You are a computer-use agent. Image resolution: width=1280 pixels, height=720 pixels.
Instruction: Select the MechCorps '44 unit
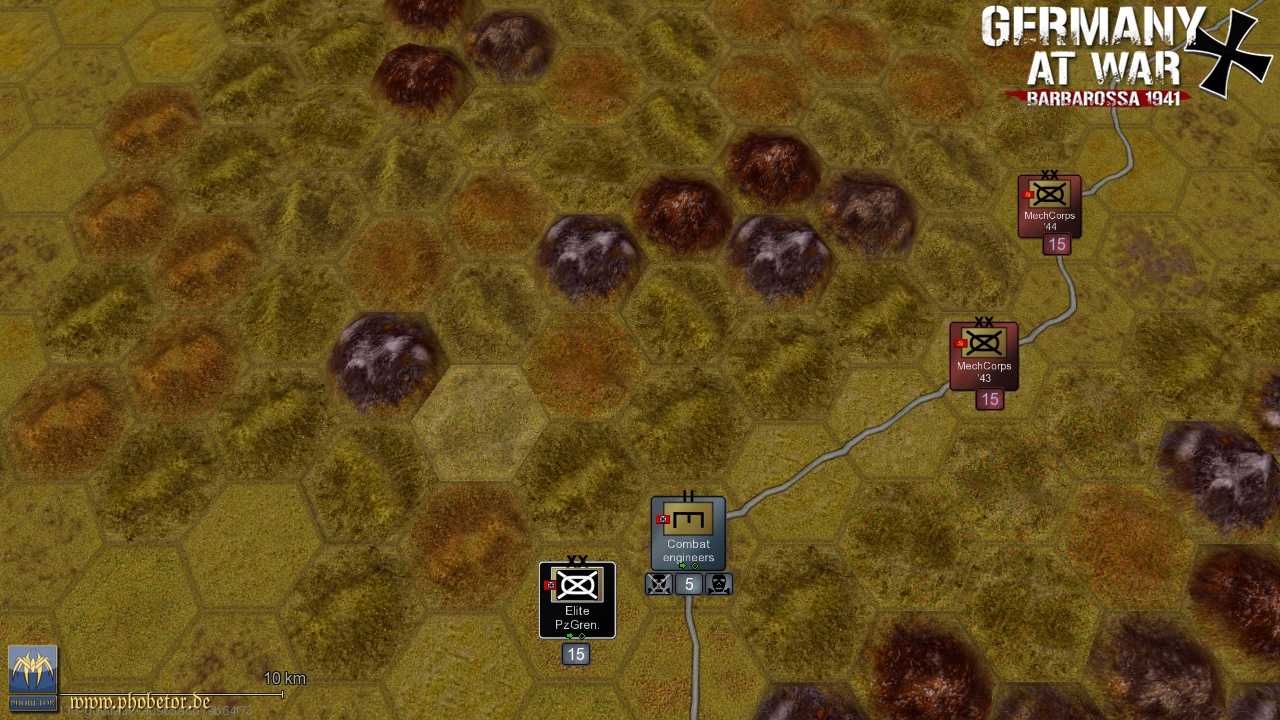point(1048,207)
